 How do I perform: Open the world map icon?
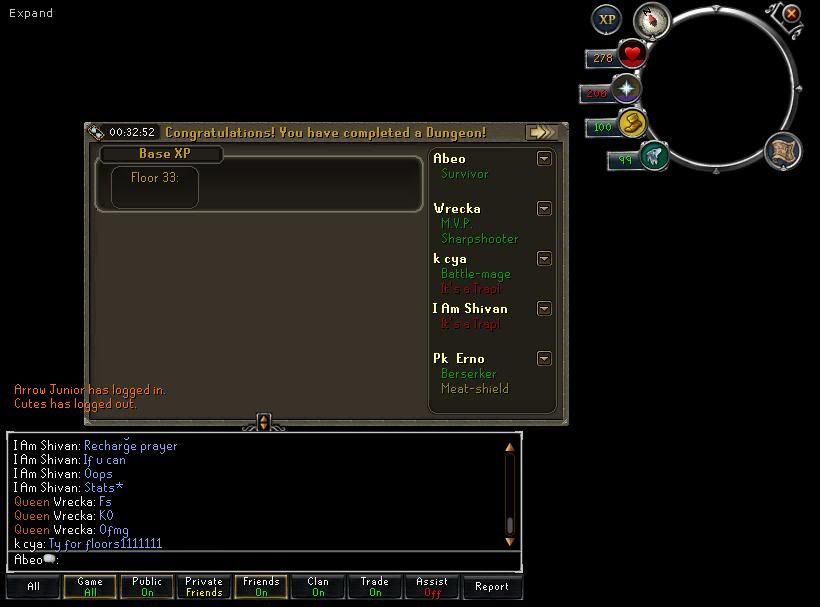(x=783, y=151)
